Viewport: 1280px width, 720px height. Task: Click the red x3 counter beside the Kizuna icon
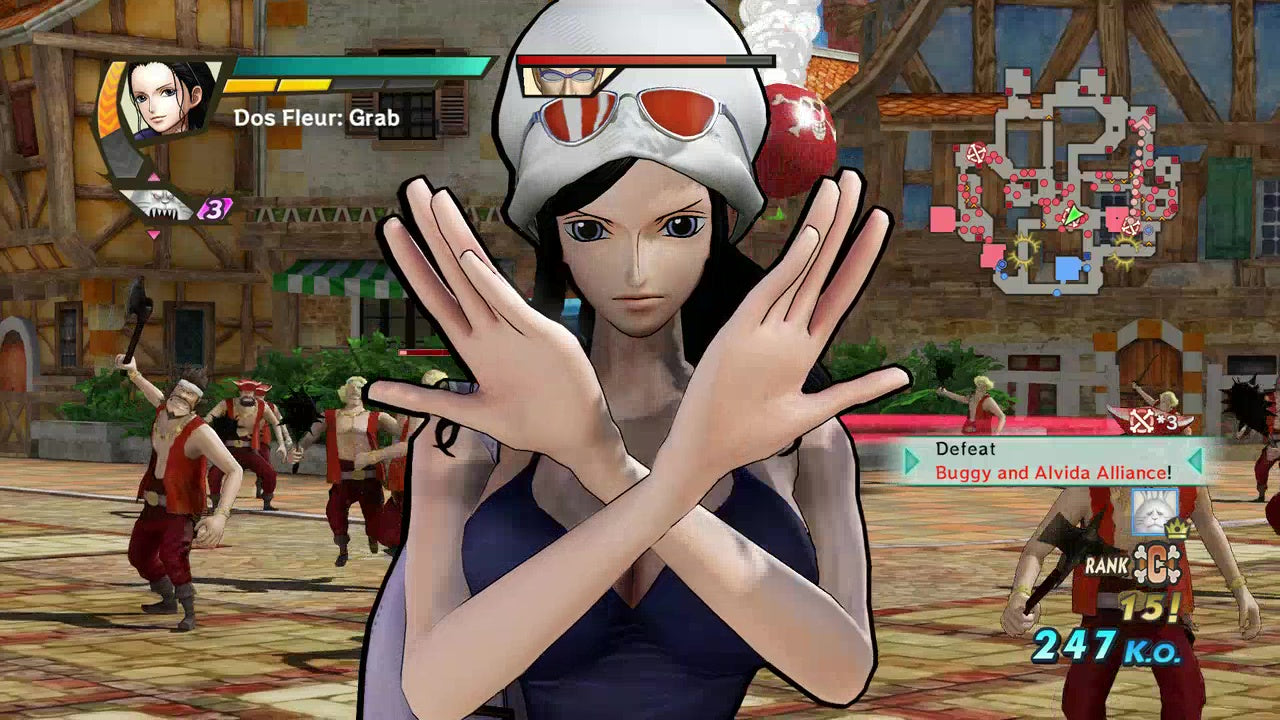(x=214, y=210)
